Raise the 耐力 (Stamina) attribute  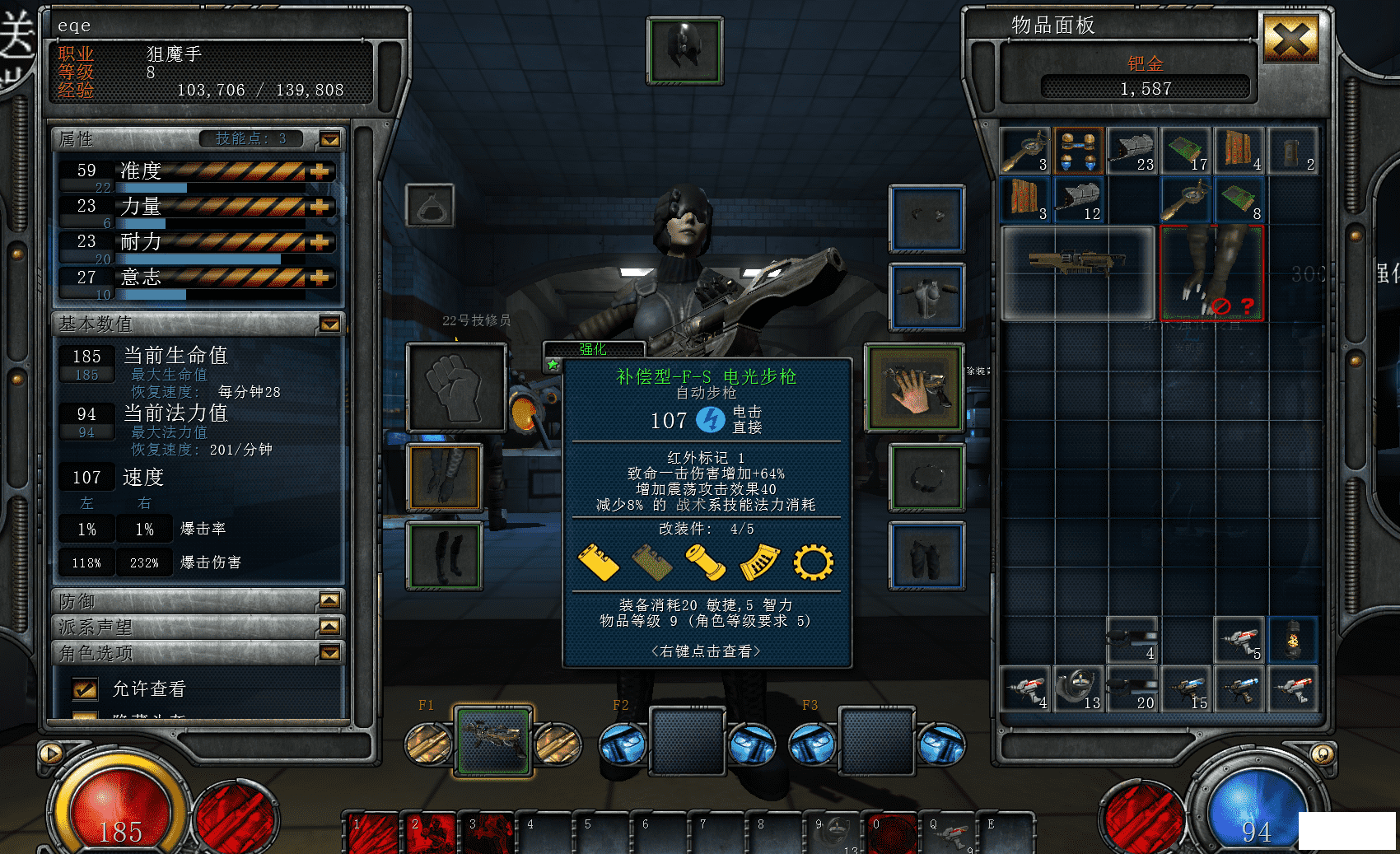pos(319,242)
